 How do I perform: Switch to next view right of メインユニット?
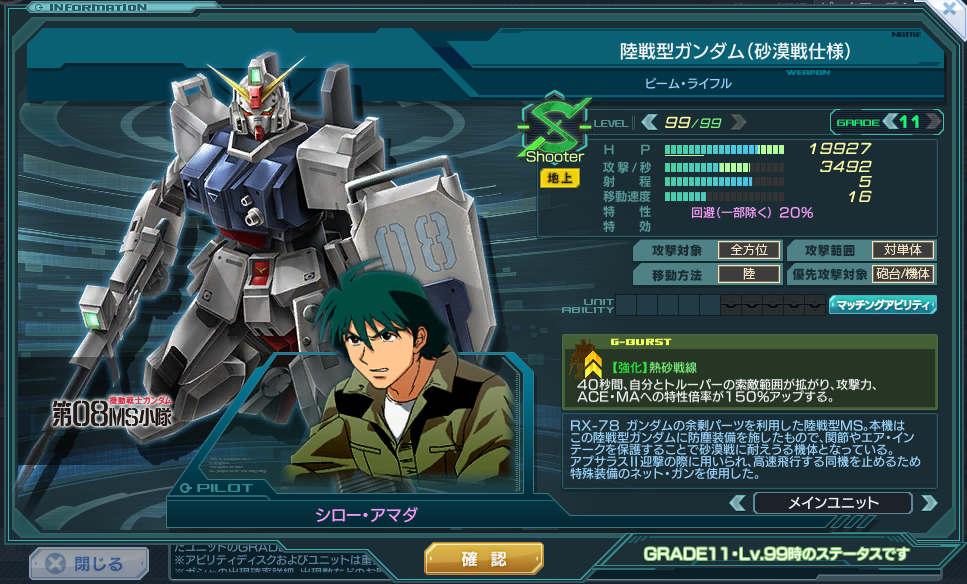pos(928,502)
